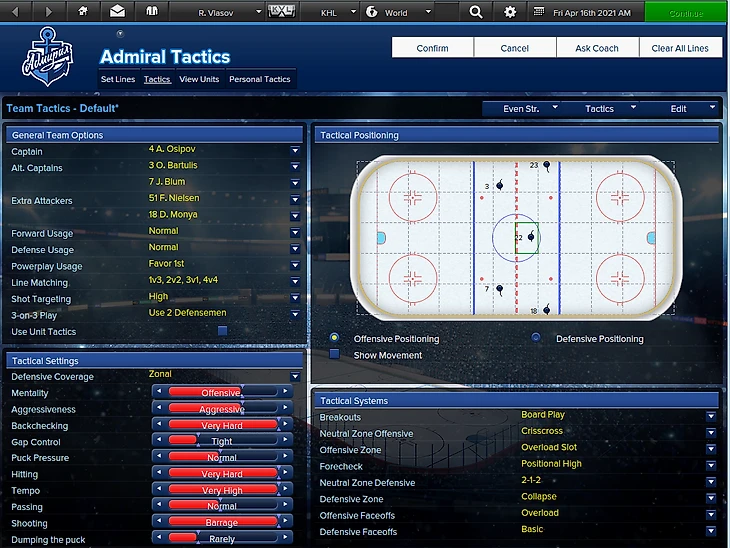730x548 pixels.
Task: Toggle the Use Unit Tactics checkbox
Action: [x=222, y=331]
